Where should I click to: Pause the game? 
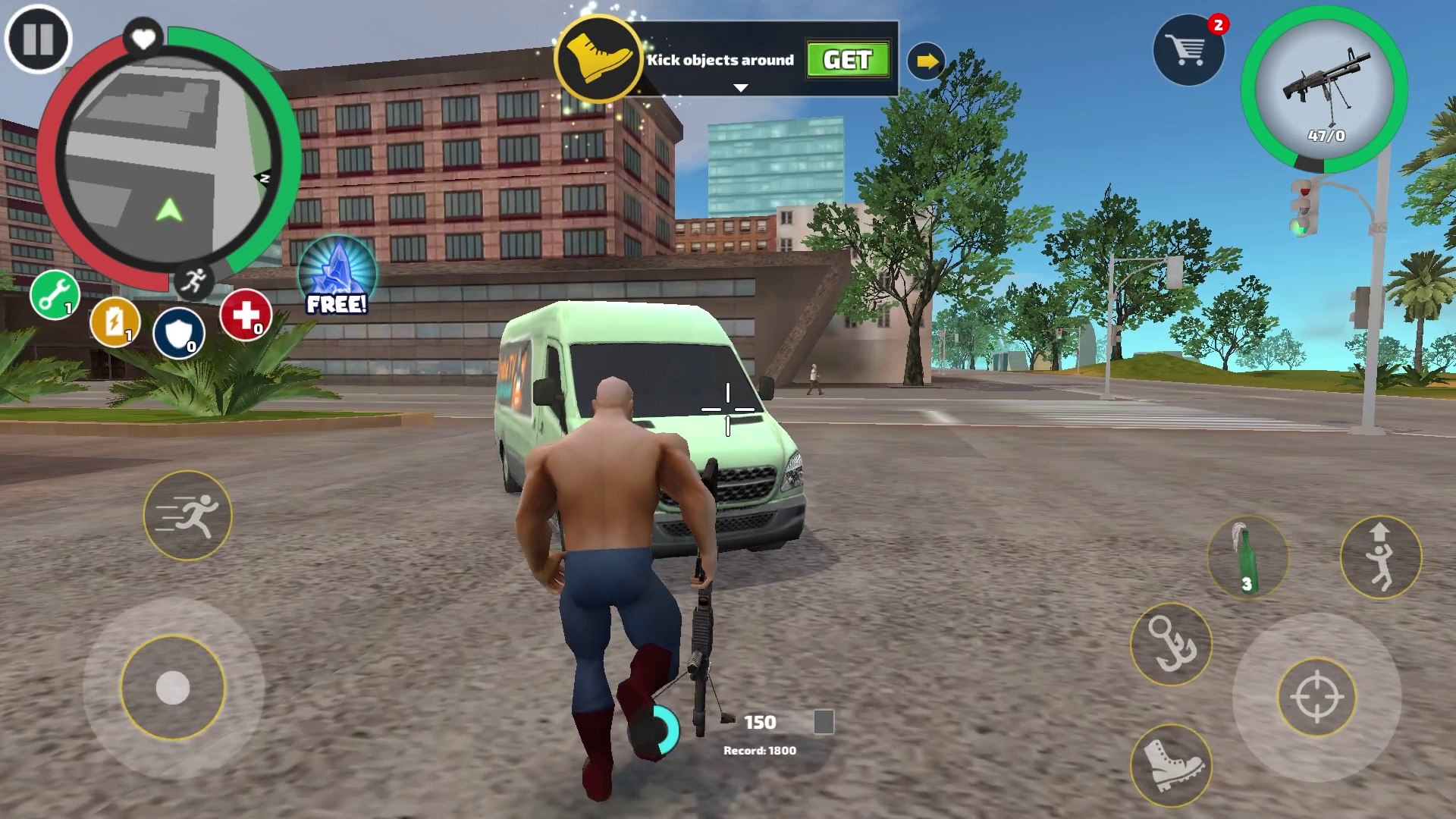pos(38,39)
